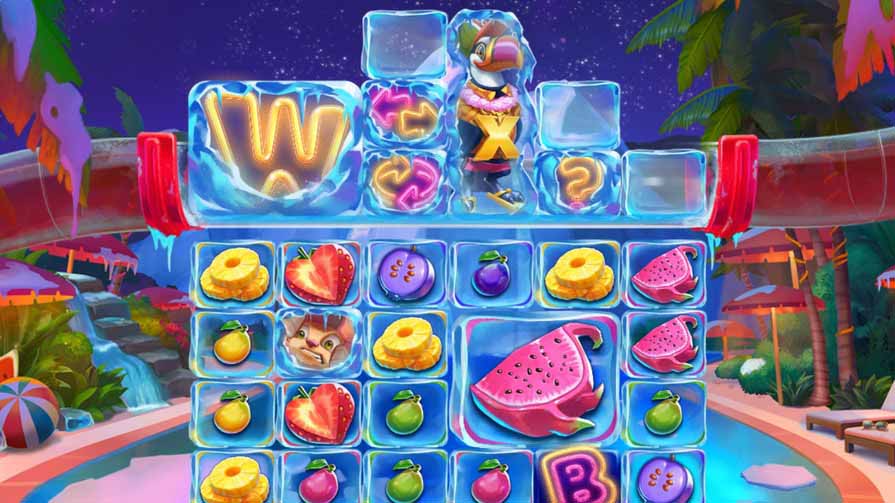The image size is (895, 503).
Task: Choose the neon question mark ice block
Action: pyautogui.click(x=576, y=181)
